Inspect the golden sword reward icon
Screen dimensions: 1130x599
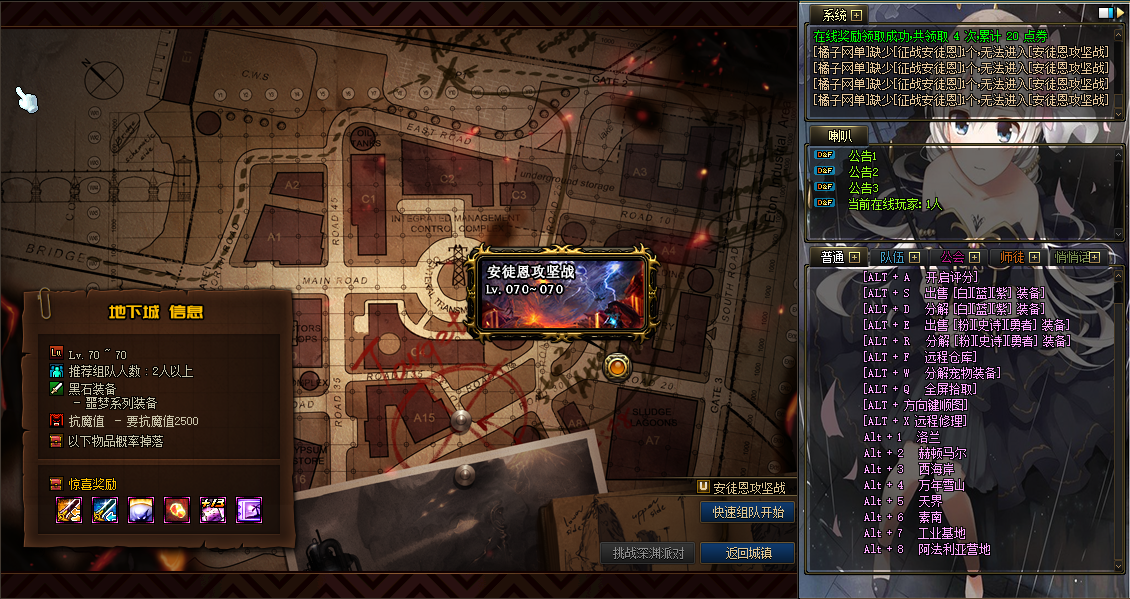pos(67,510)
